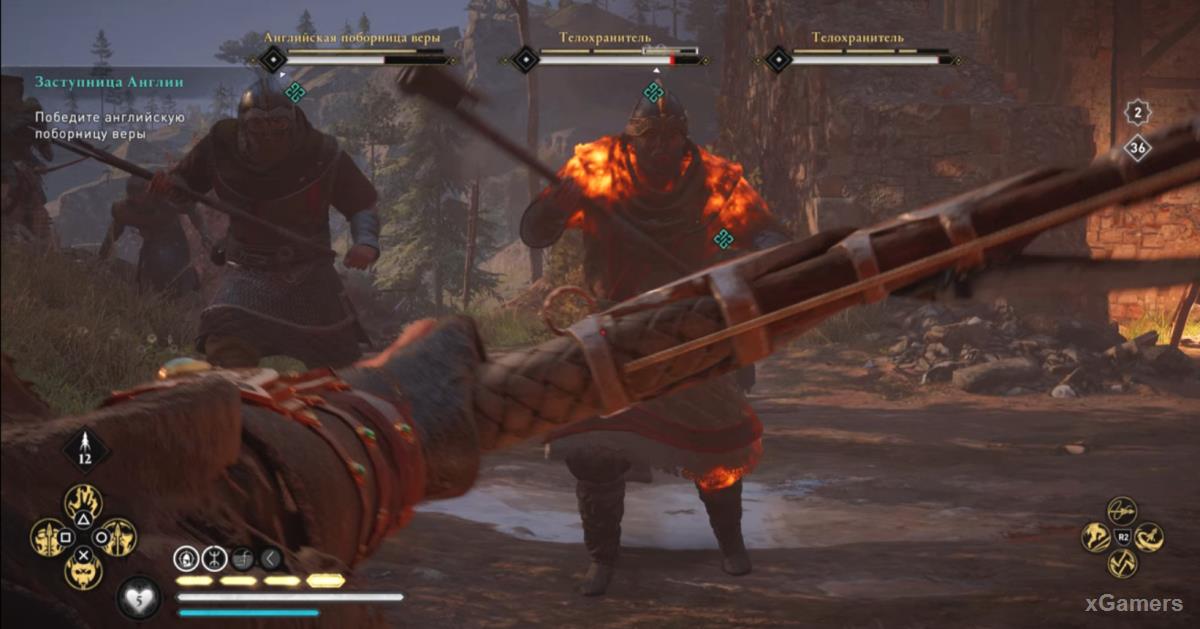This screenshot has width=1200, height=629.
Task: Activate the bow-and-arrow ranged ability
Action: click(1121, 511)
